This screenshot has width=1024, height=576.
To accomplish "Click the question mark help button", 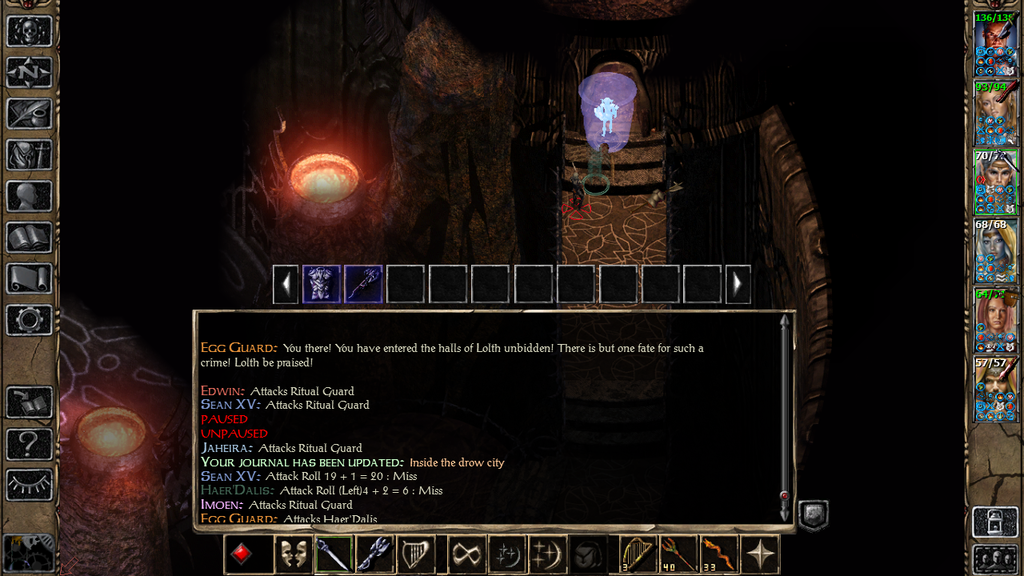I will tap(29, 443).
